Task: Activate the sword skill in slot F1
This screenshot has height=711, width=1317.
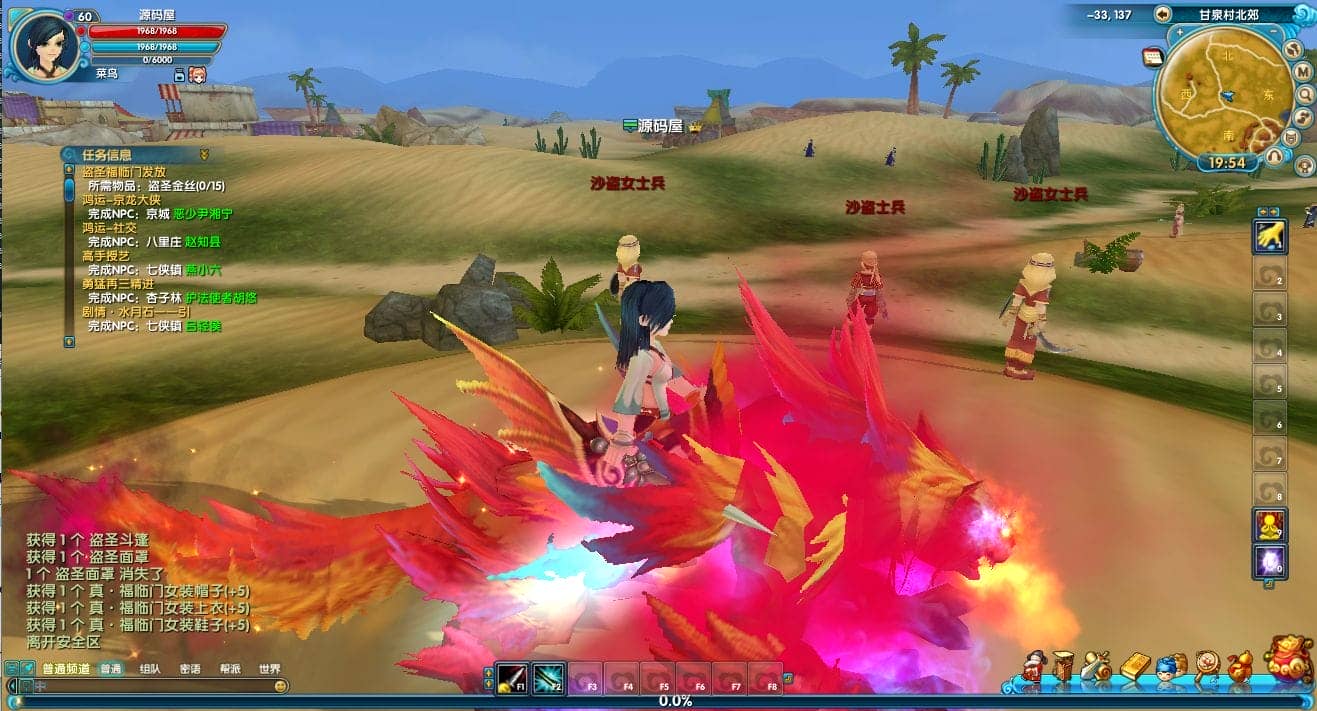Action: point(513,678)
